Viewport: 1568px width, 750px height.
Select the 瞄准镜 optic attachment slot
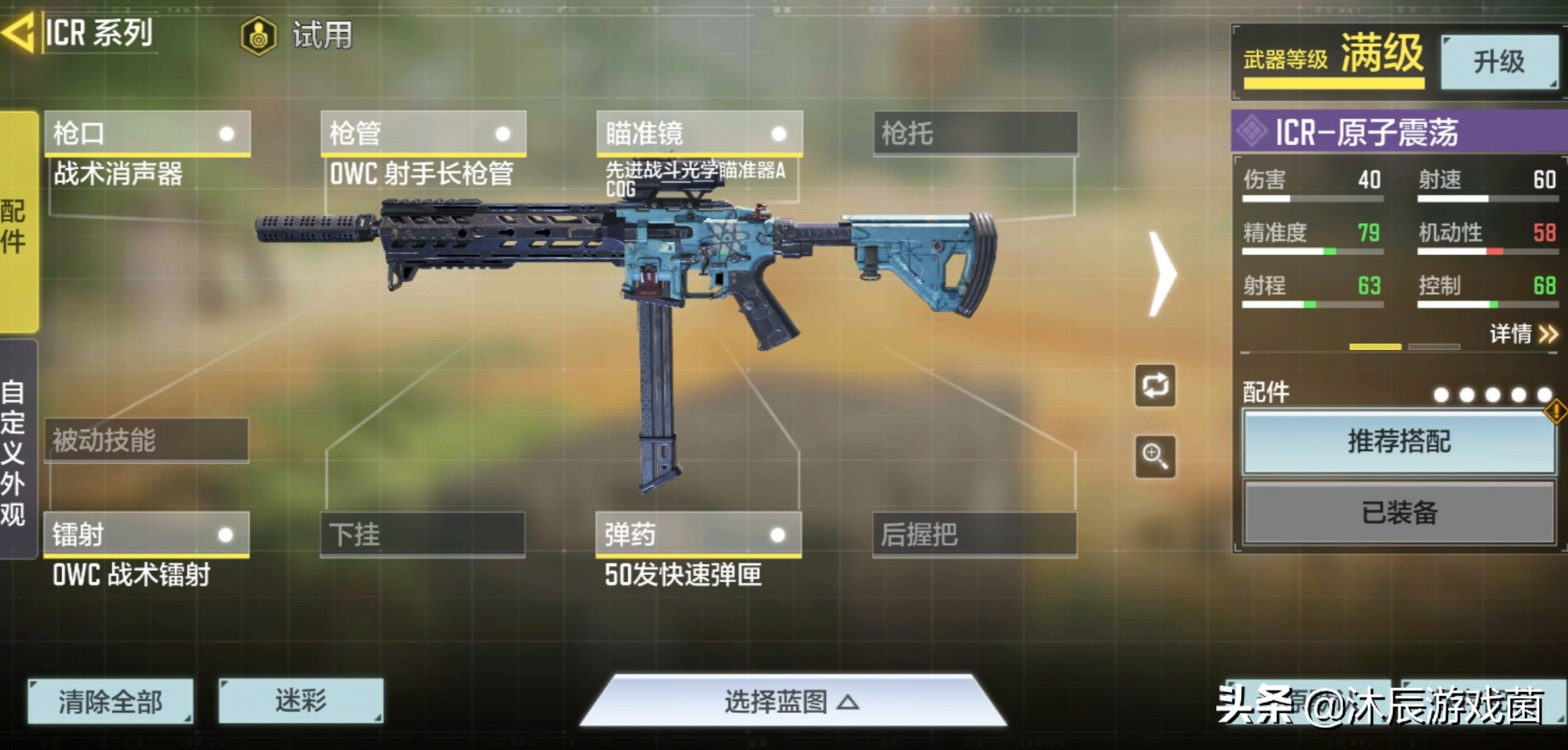click(690, 133)
